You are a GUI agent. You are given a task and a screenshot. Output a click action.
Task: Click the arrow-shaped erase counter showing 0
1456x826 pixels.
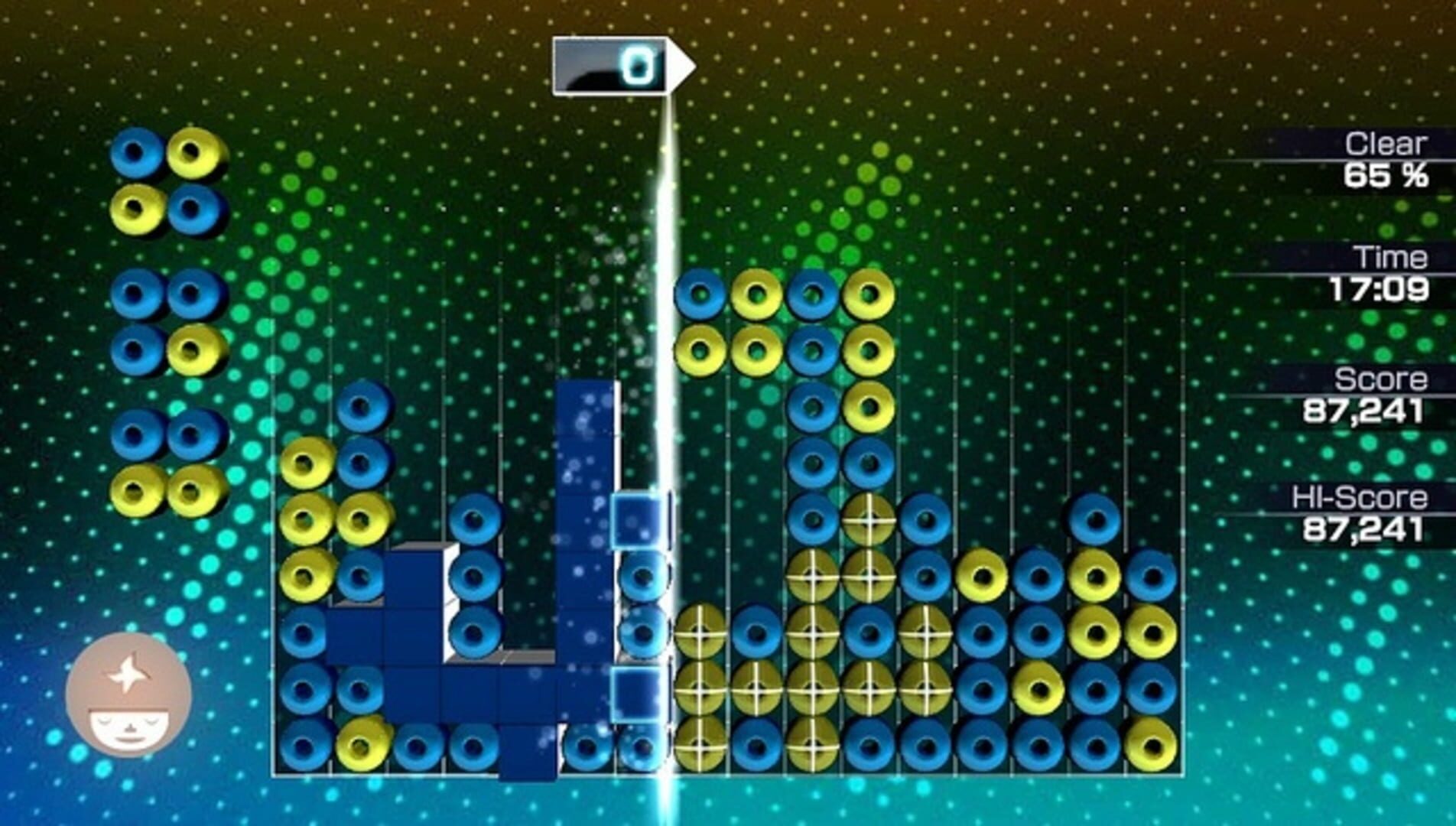(619, 67)
